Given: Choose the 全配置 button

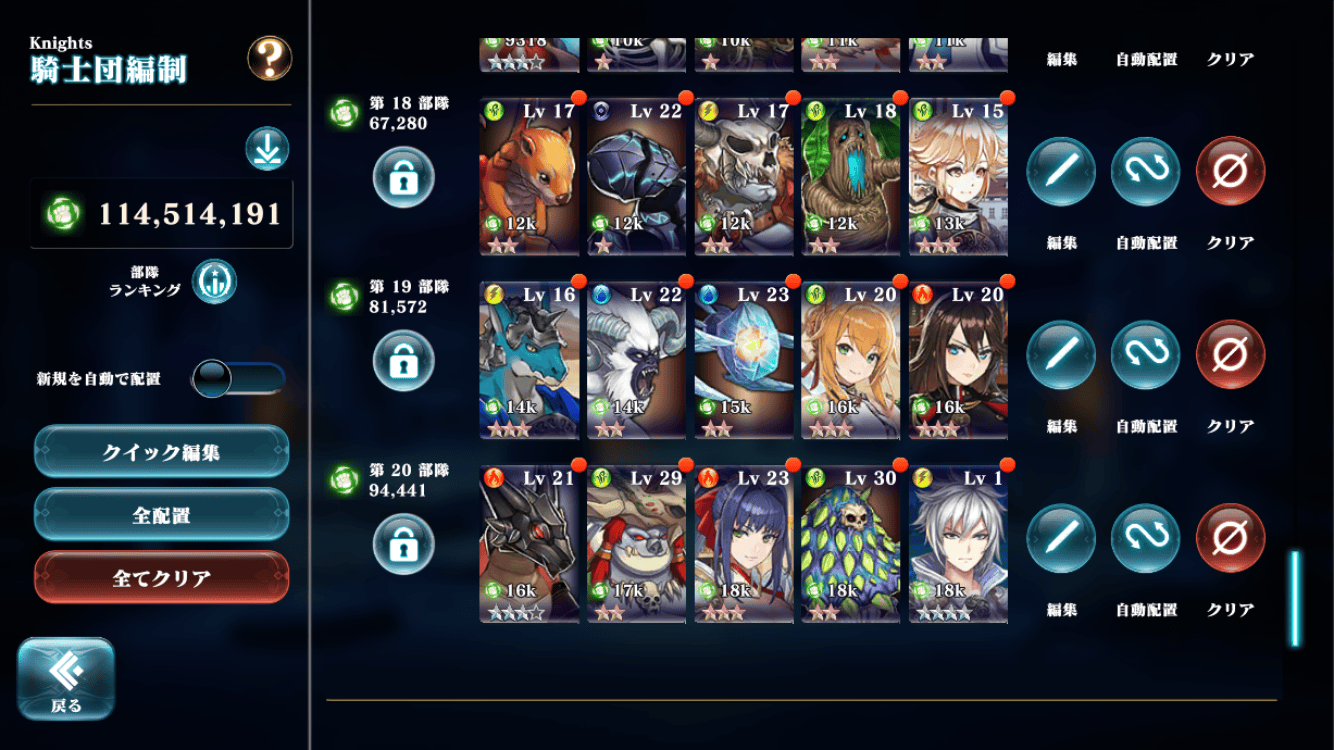Looking at the screenshot, I should [162, 516].
